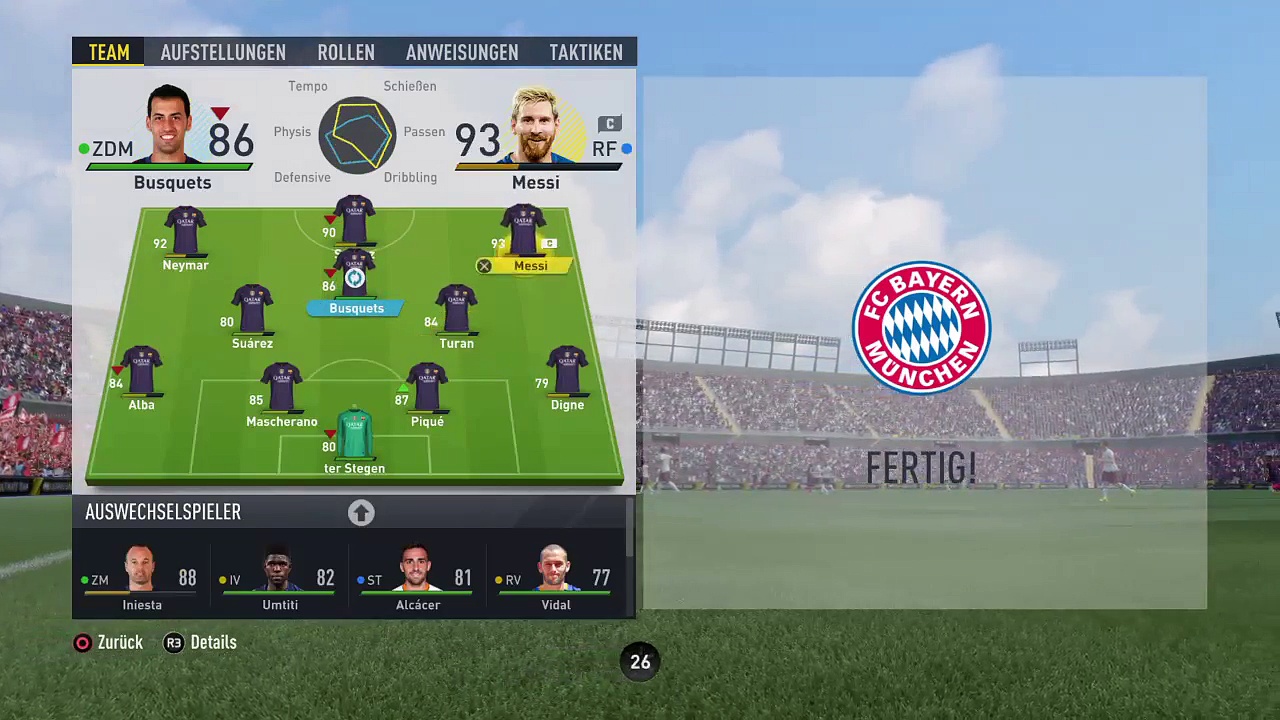Screen dimensions: 1280x720
Task: Choose Turan on the pitch
Action: coord(456,315)
